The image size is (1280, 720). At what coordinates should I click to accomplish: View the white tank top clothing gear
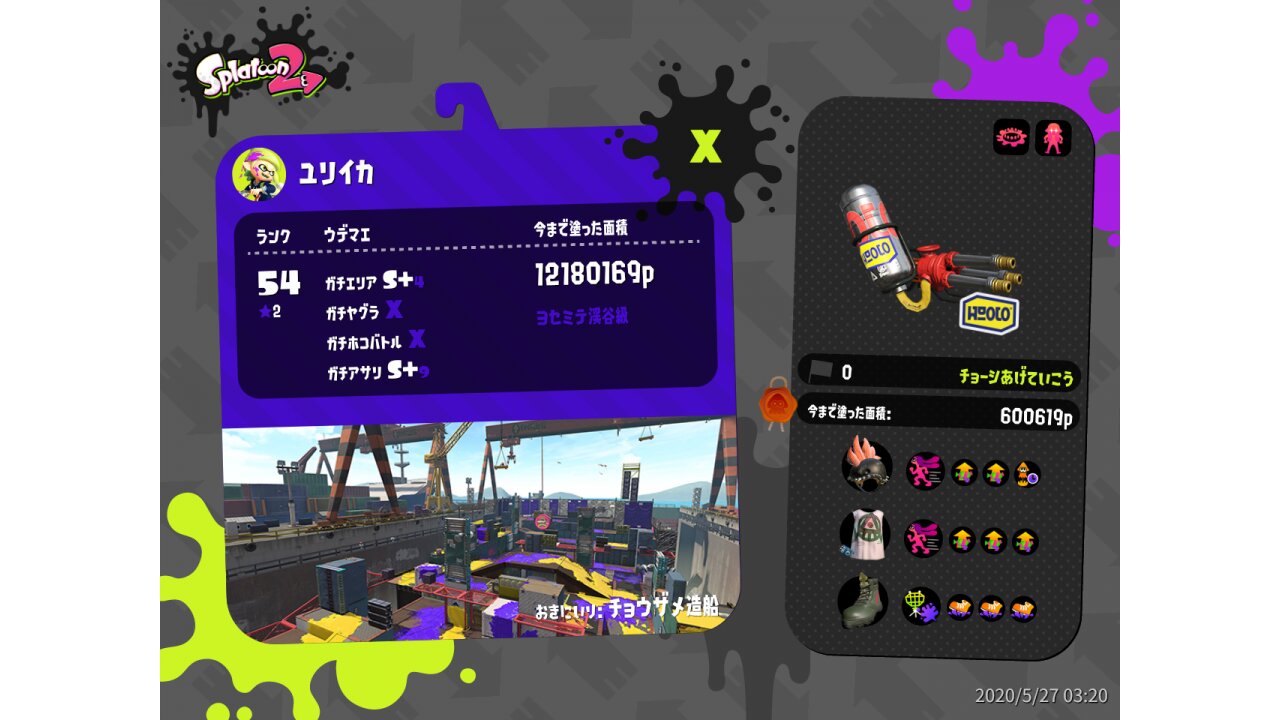865,534
